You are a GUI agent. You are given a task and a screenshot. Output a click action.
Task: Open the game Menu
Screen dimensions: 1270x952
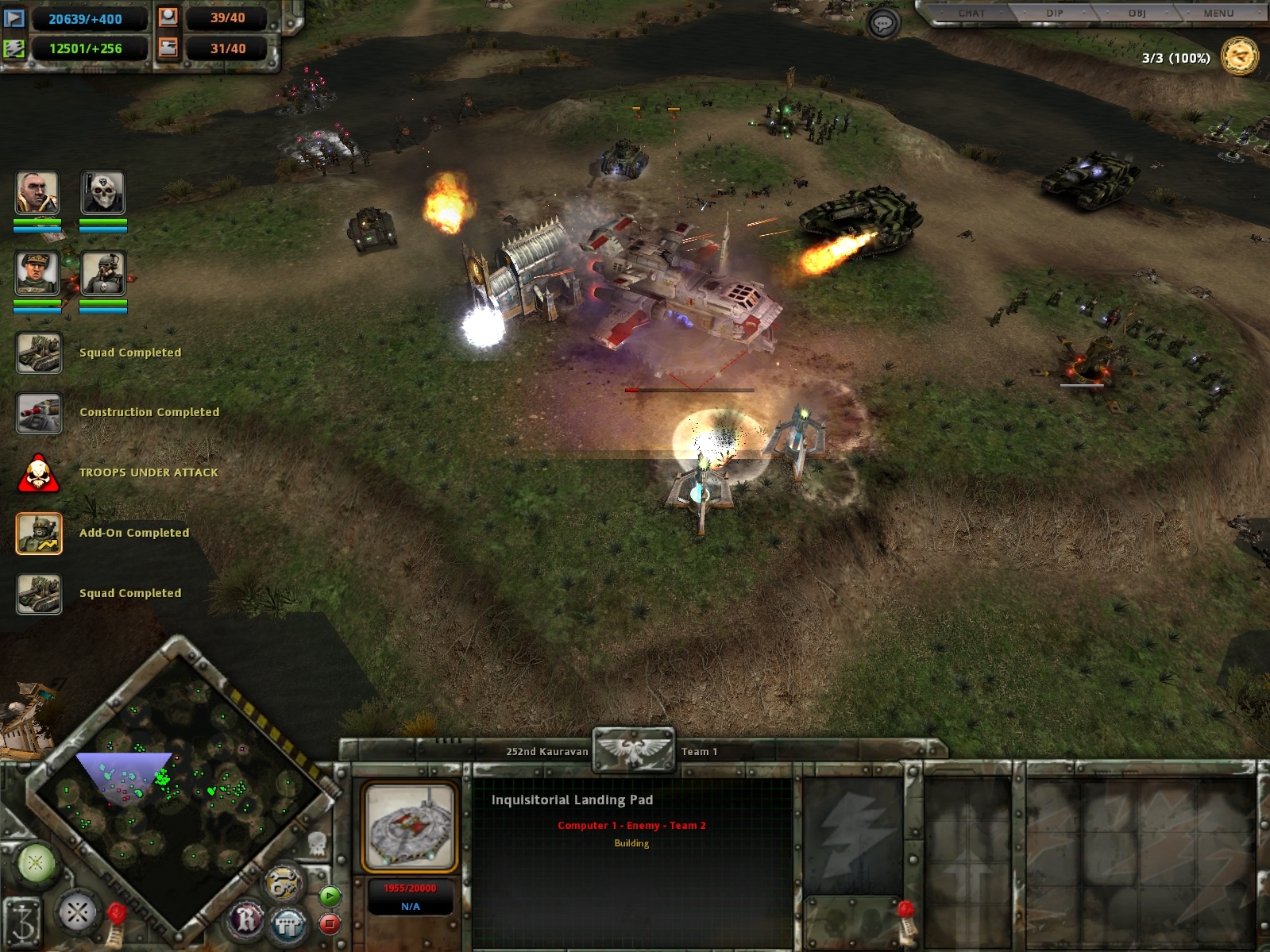point(1218,13)
